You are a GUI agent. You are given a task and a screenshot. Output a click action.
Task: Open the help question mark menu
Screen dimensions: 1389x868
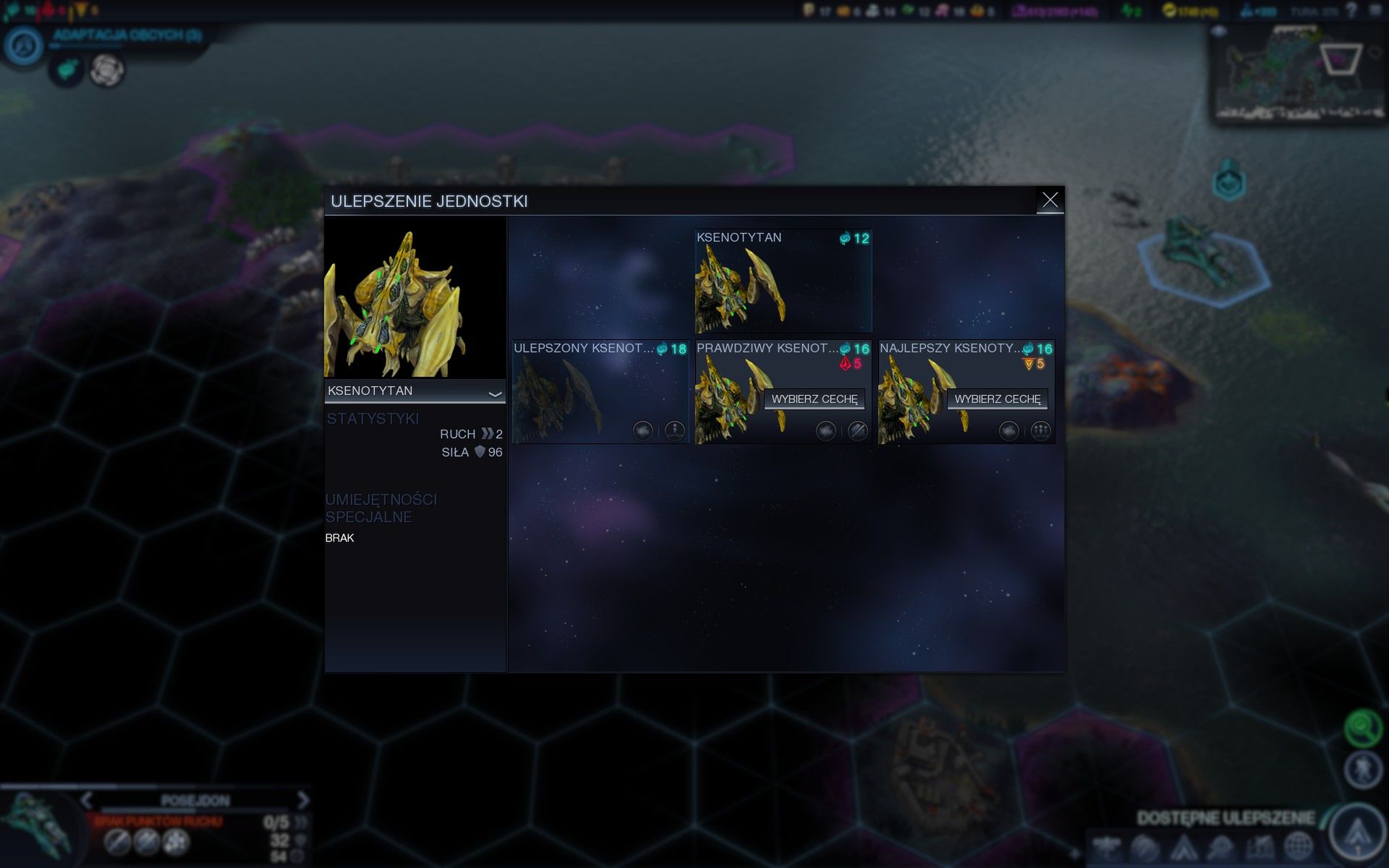click(1351, 11)
